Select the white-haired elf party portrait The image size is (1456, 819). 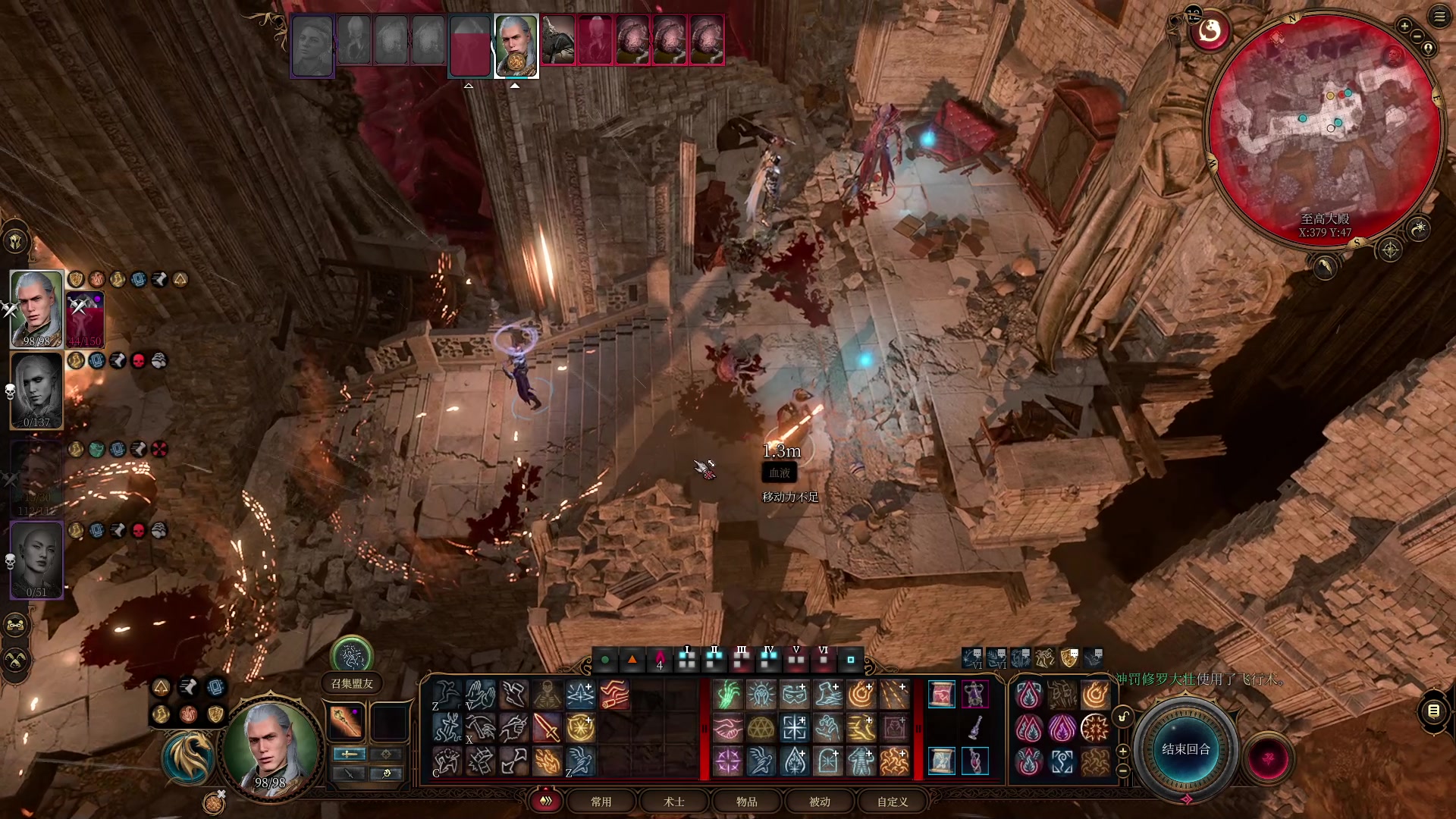coord(36,309)
